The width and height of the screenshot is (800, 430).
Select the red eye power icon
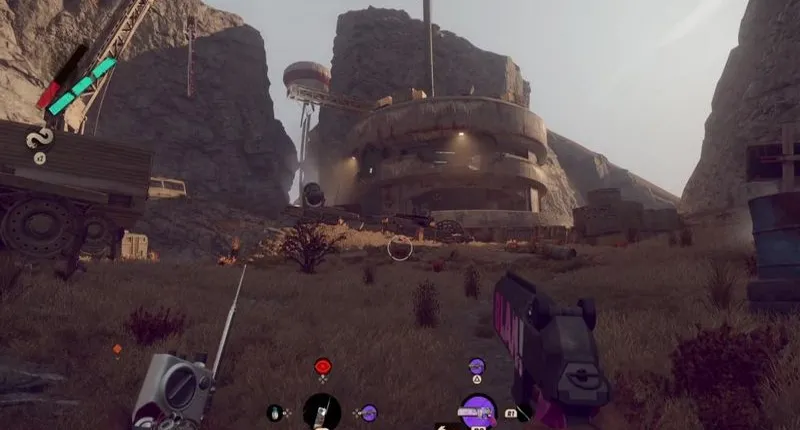[x=322, y=367]
